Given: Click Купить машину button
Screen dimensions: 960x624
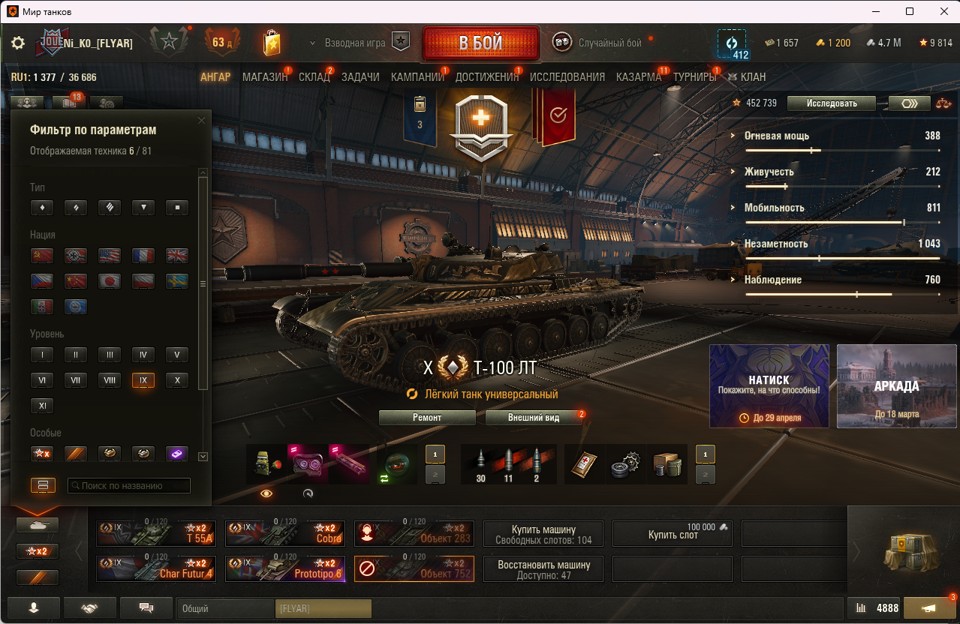Looking at the screenshot, I should (x=543, y=533).
